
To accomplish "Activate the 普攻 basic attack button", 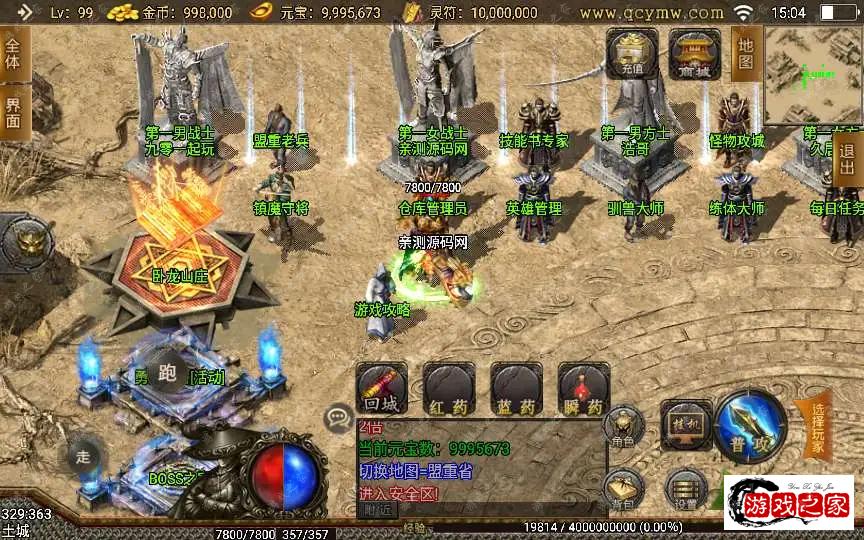I will pyautogui.click(x=750, y=423).
